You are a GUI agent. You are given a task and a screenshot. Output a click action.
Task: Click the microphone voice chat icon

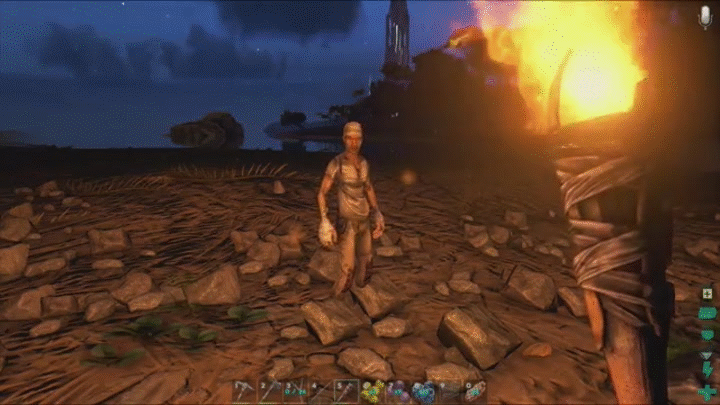(x=706, y=17)
